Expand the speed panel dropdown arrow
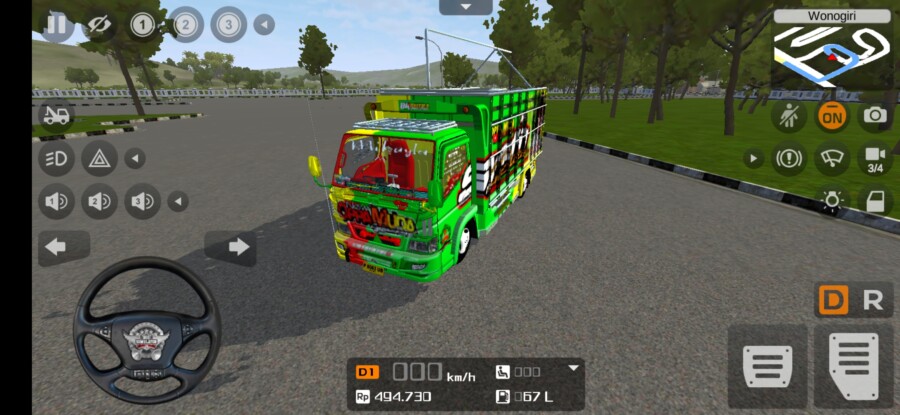Screen dimensions: 900x415 574,368
